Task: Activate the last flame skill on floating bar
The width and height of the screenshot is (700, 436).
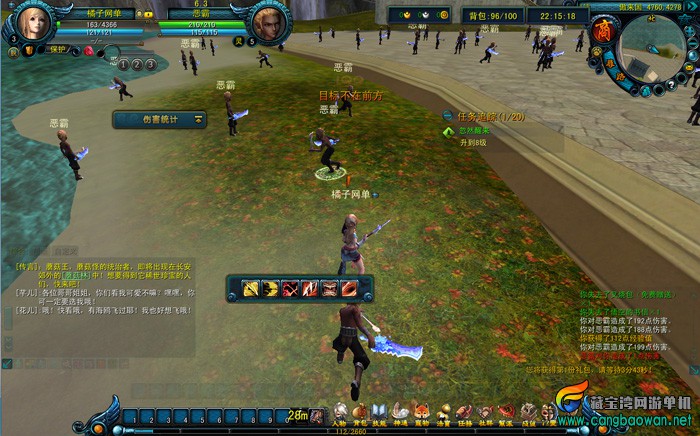Action: click(348, 289)
